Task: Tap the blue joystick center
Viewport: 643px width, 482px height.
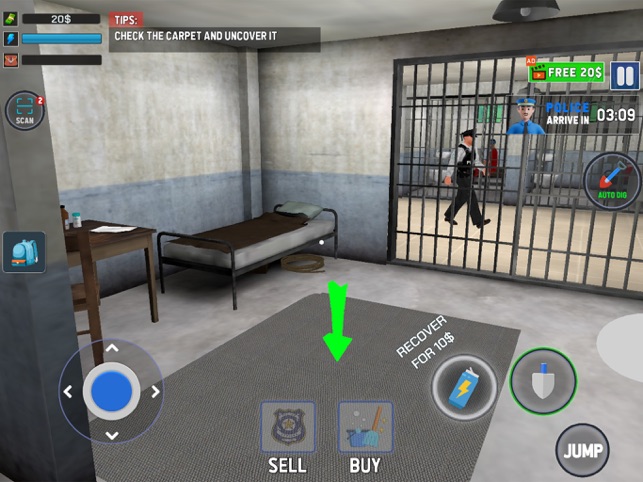Action: coord(111,390)
